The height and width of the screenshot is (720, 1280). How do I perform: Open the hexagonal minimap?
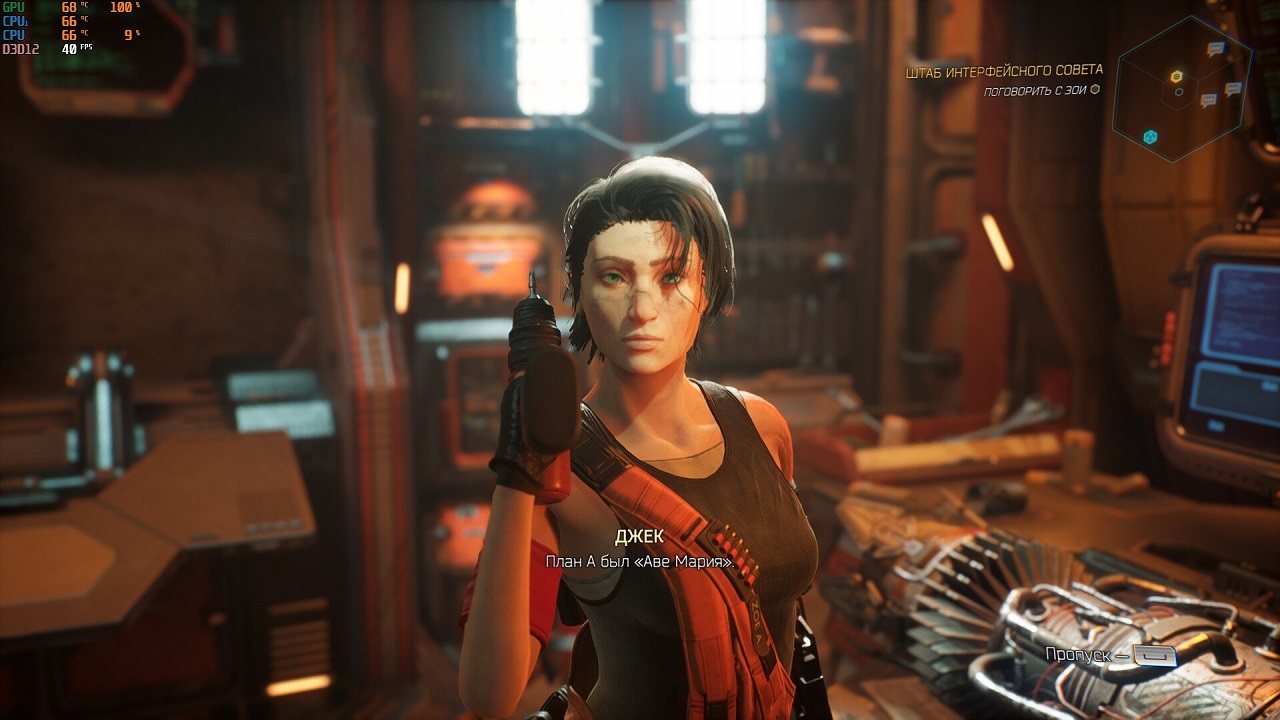tap(1182, 90)
